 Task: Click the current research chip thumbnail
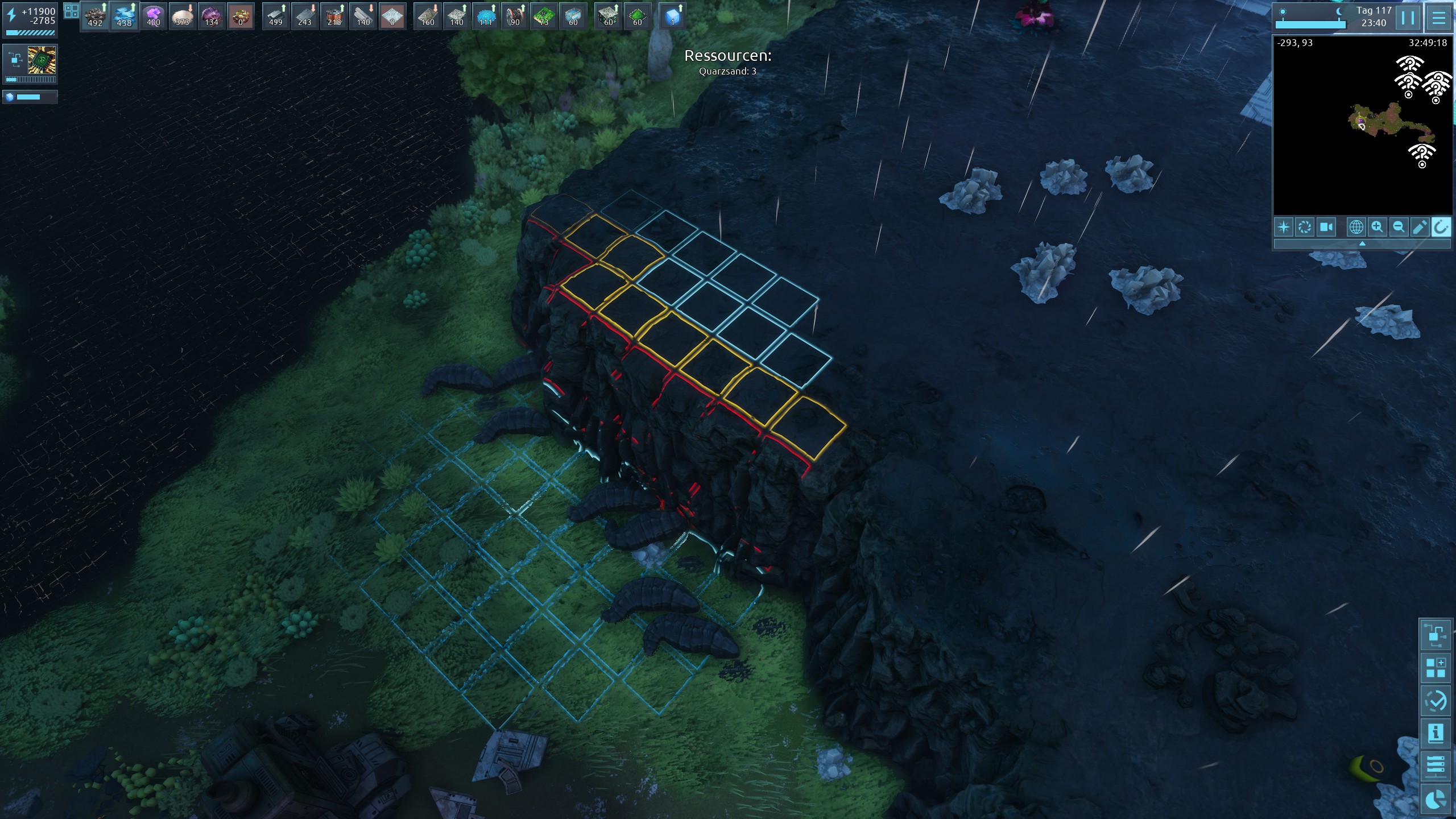click(x=42, y=60)
